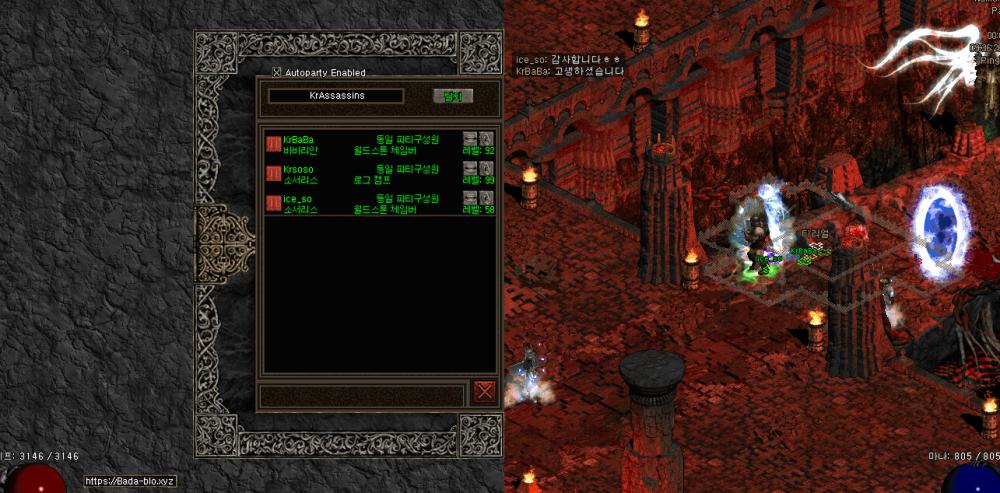
Task: Click the red party icon next to KrBaBa
Action: point(273,145)
